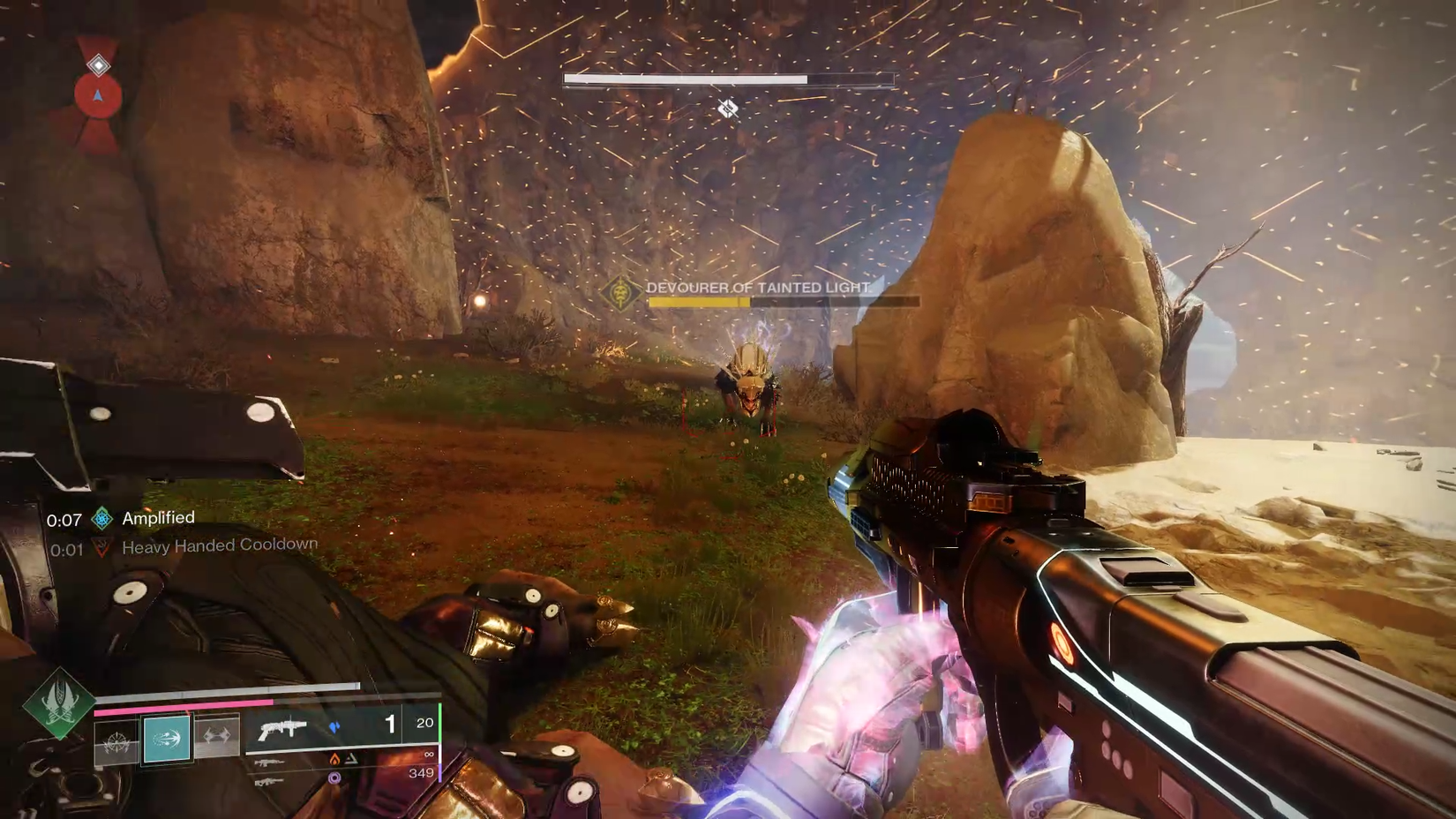1456x819 pixels.
Task: Select the Devourer of Tainted Light name text
Action: [756, 287]
